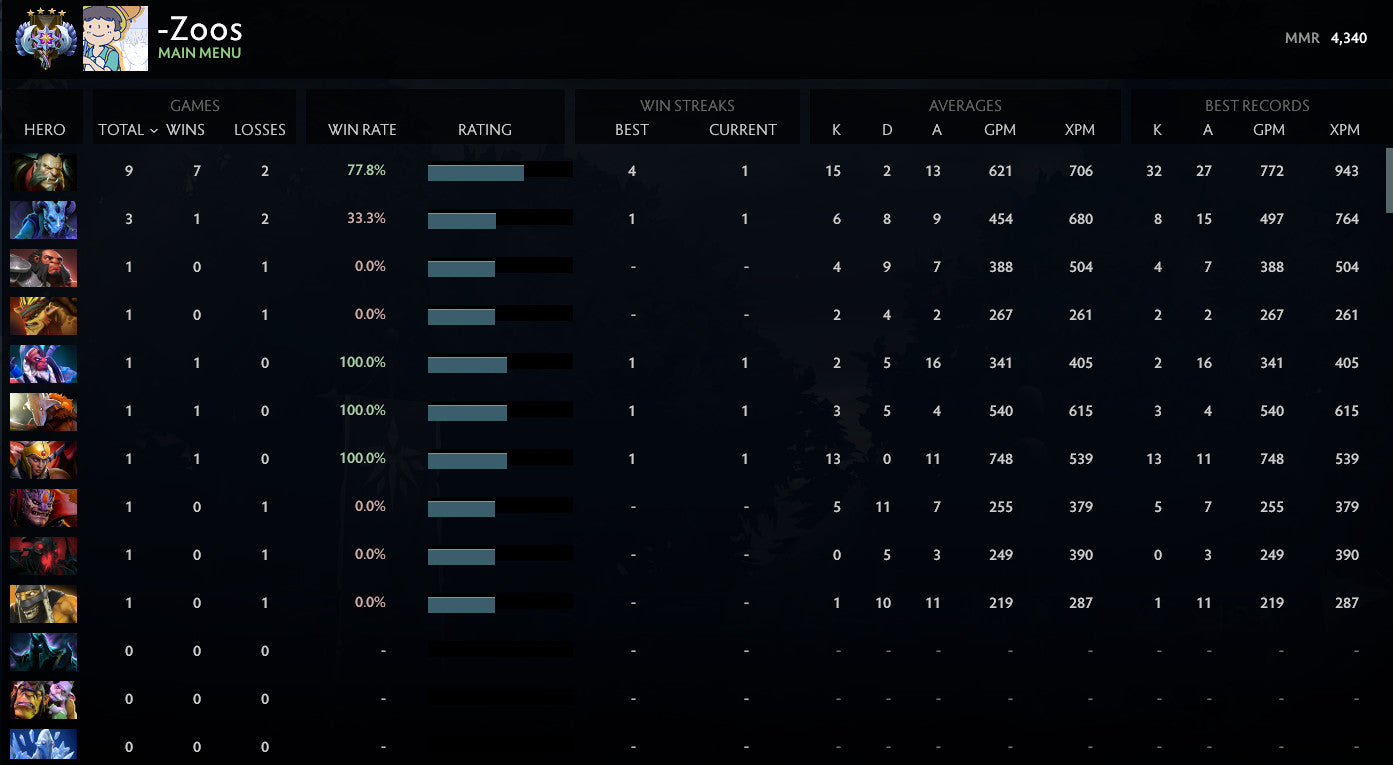Sort by the WIN RATE column header
The width and height of the screenshot is (1393, 765).
tap(362, 129)
